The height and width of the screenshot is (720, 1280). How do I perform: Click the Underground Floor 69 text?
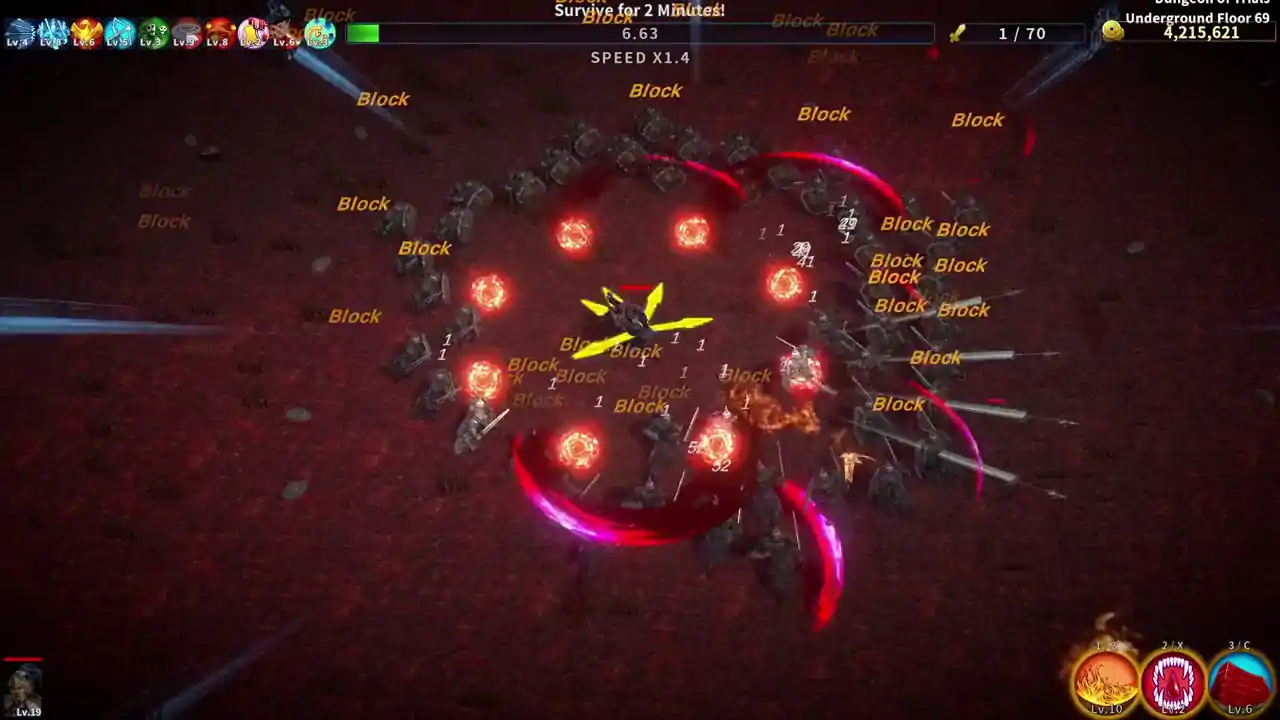(x=1199, y=17)
